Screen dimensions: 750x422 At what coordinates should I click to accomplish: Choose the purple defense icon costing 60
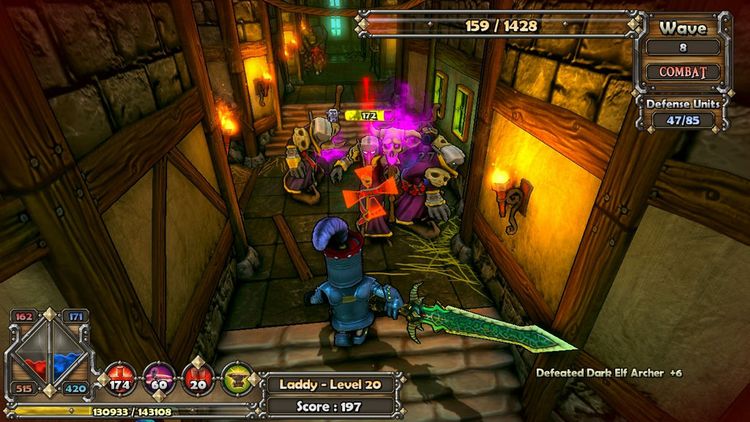(158, 378)
